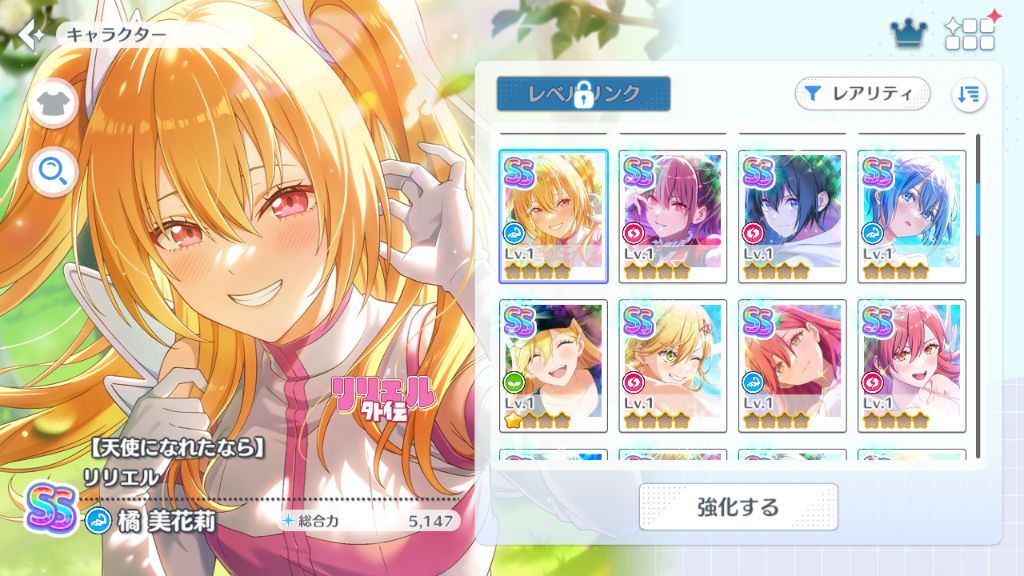
Task: Select the card with blue attribute icon, second row
Action: coord(792,365)
